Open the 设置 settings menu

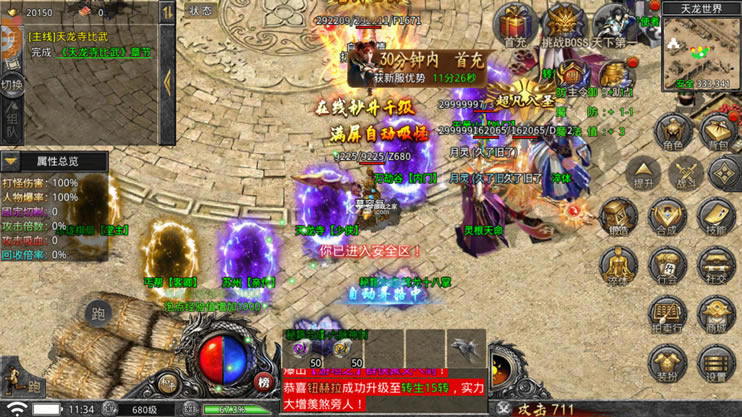pos(716,363)
